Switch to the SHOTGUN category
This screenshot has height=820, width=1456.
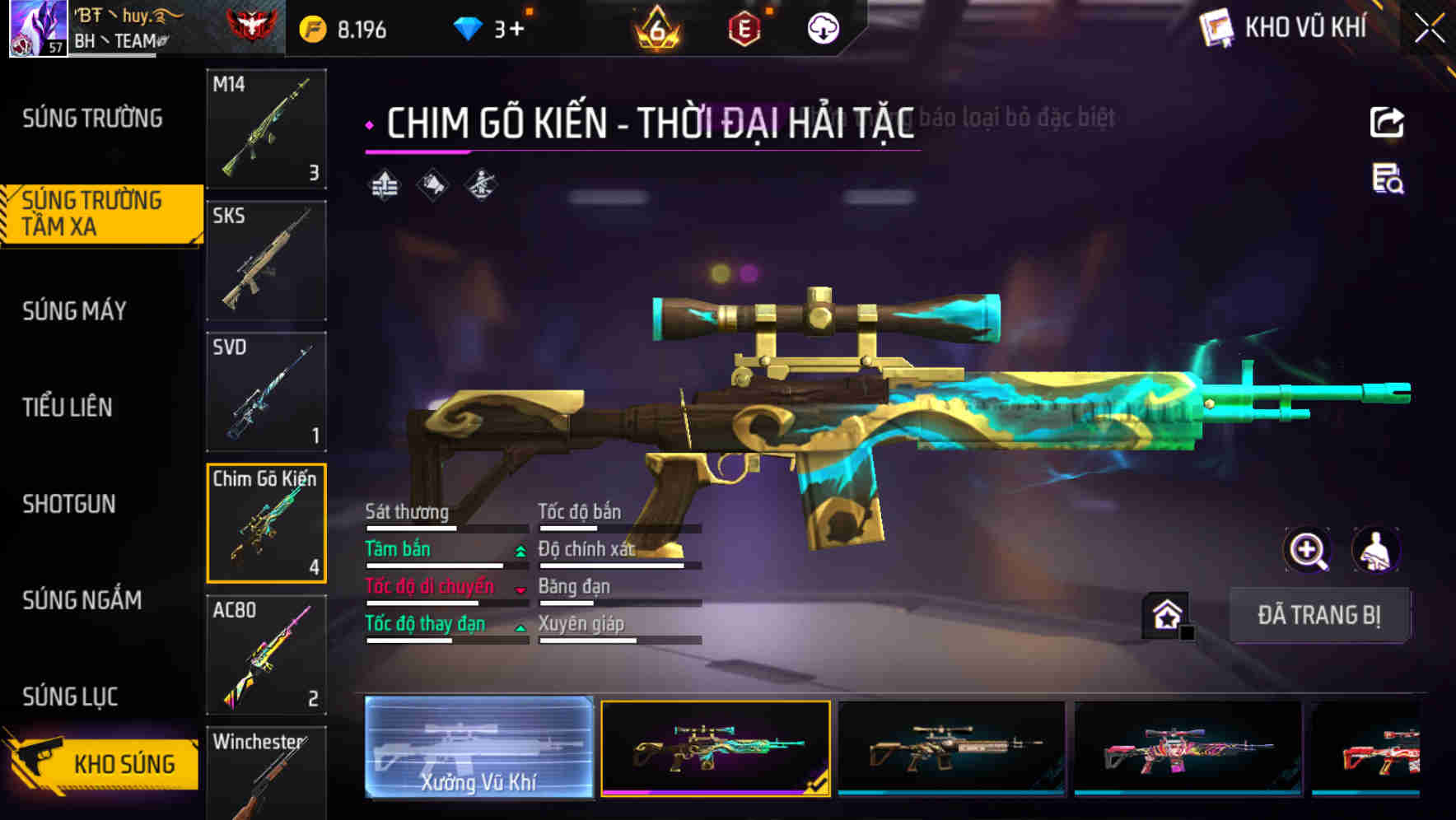coord(70,504)
